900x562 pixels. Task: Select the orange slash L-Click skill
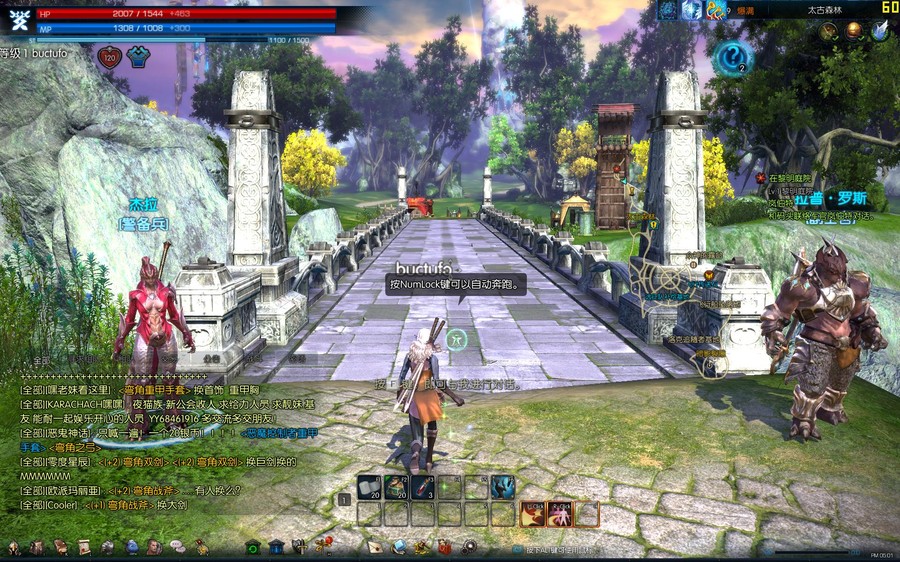click(532, 514)
